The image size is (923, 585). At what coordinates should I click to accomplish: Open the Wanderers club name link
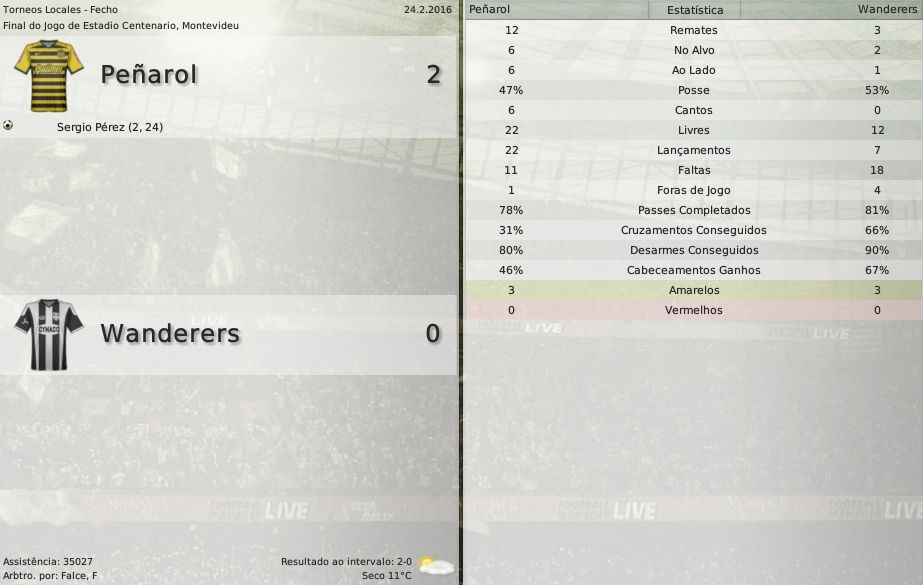170,333
